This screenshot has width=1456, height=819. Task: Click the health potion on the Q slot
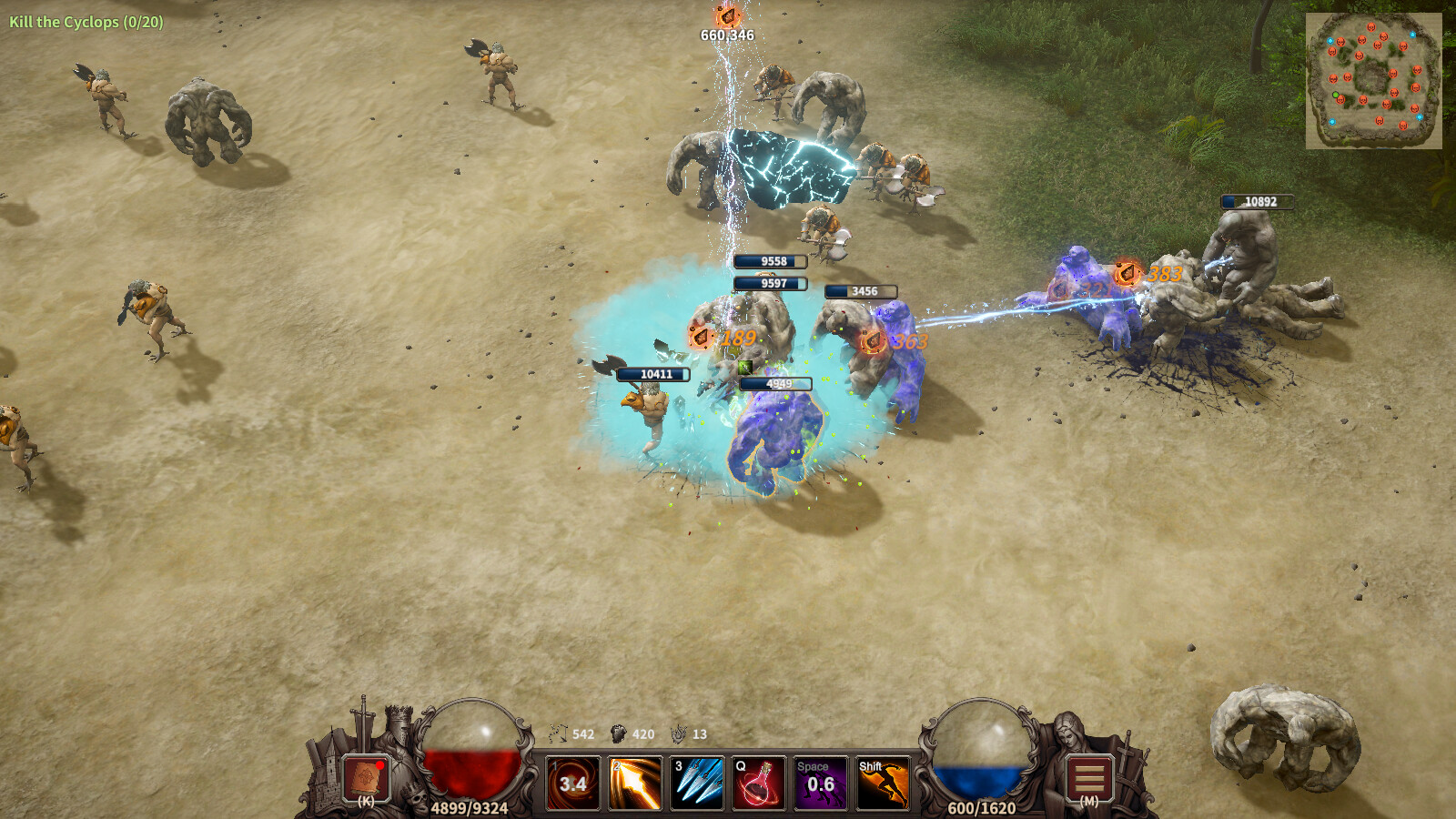[760, 783]
